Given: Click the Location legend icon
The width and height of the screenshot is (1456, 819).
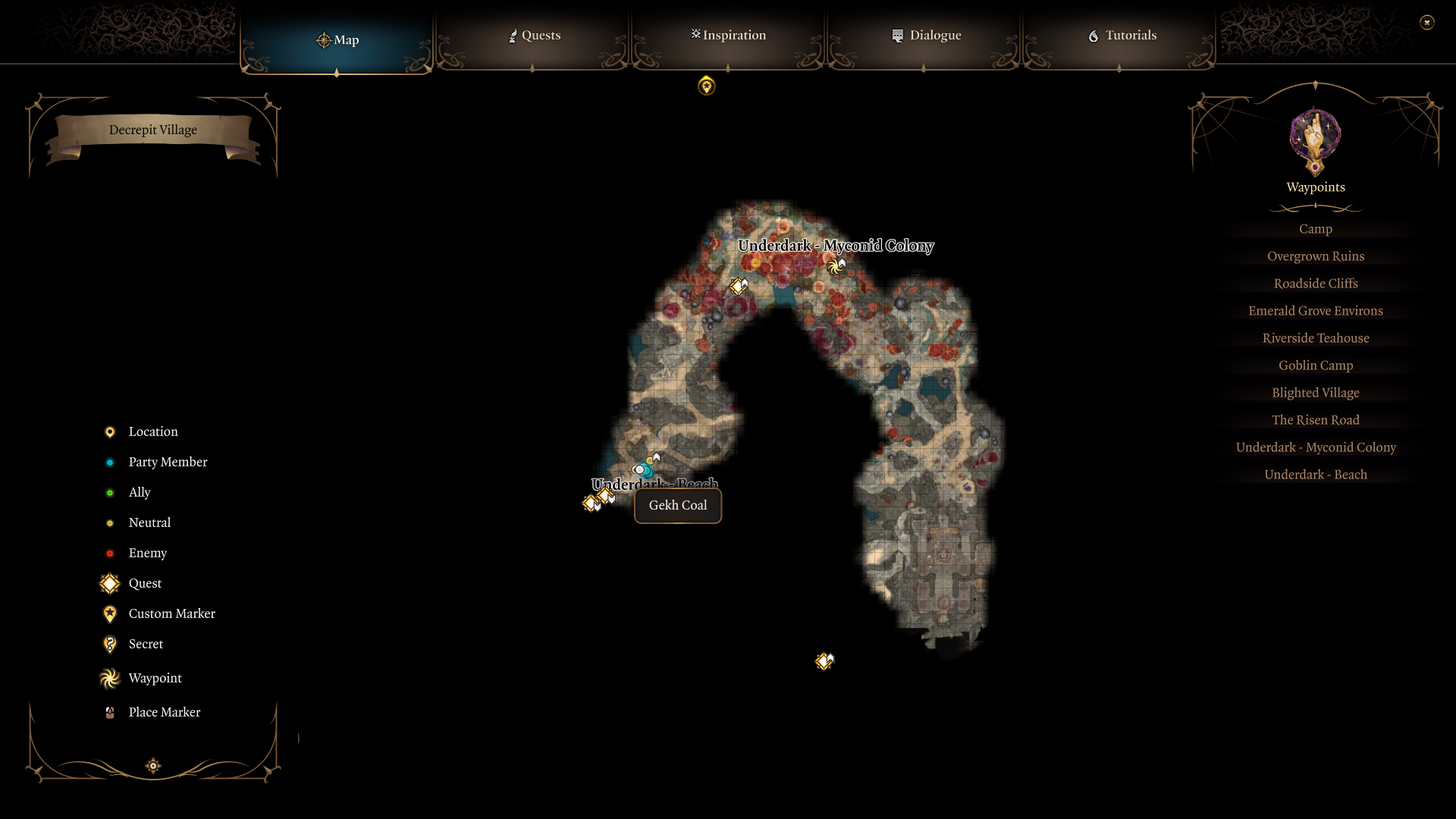Looking at the screenshot, I should 110,431.
